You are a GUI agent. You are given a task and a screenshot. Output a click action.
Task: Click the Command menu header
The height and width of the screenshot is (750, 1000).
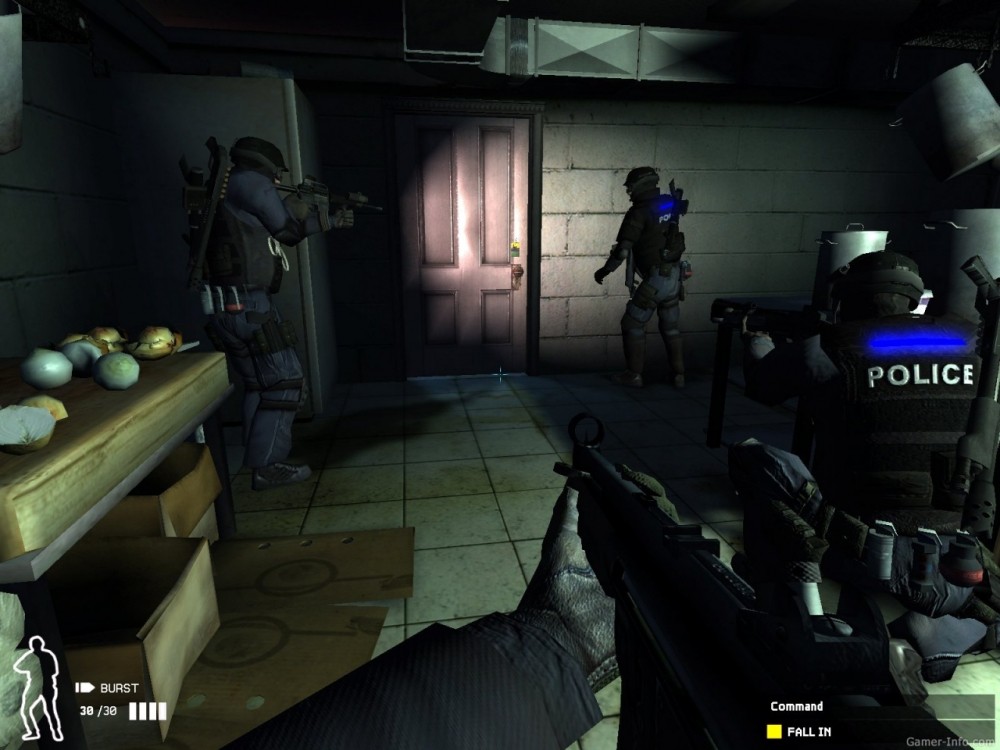click(796, 706)
